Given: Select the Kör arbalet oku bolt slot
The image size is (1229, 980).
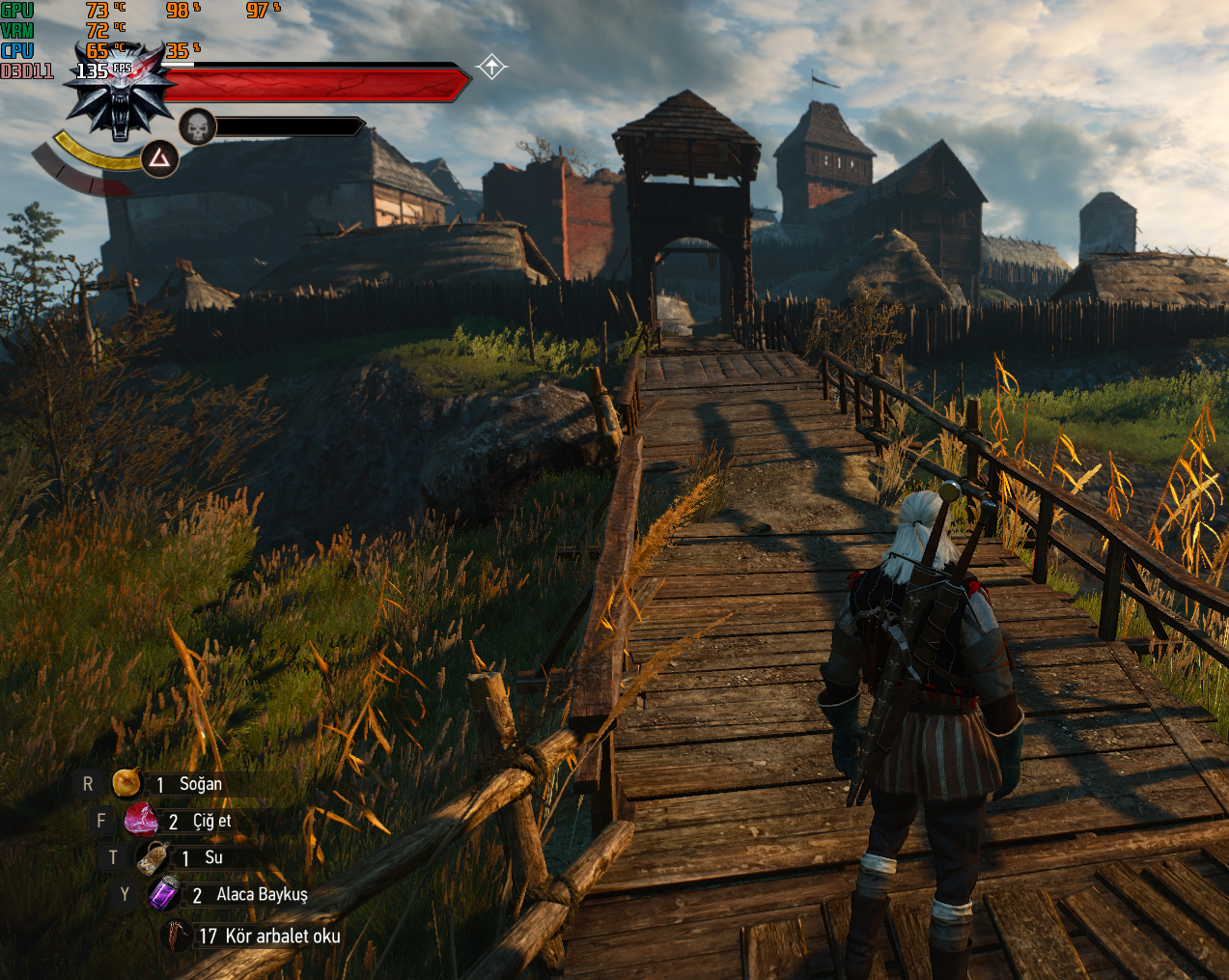Looking at the screenshot, I should [x=177, y=936].
